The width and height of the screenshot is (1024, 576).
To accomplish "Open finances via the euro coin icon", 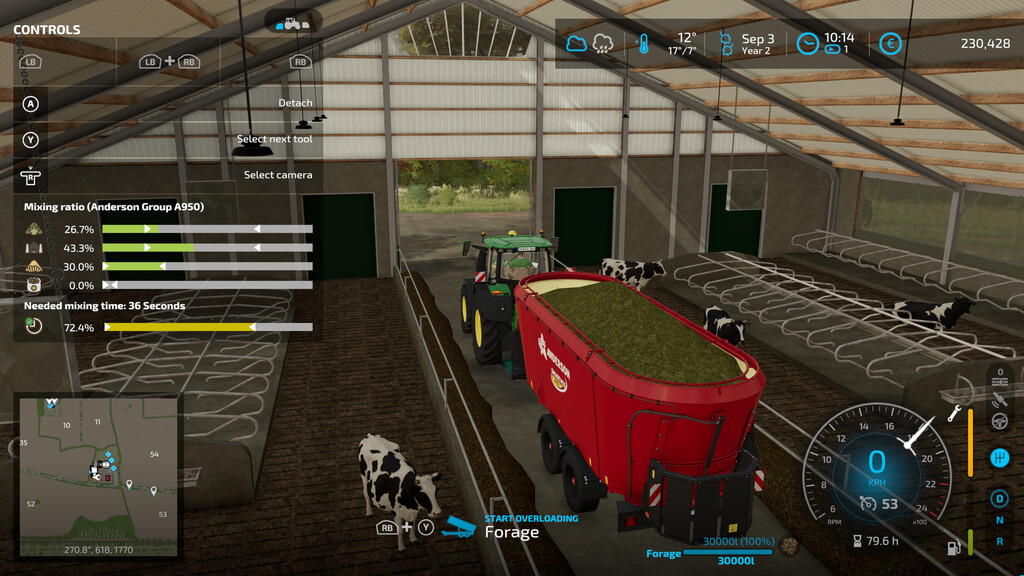I will pyautogui.click(x=889, y=44).
